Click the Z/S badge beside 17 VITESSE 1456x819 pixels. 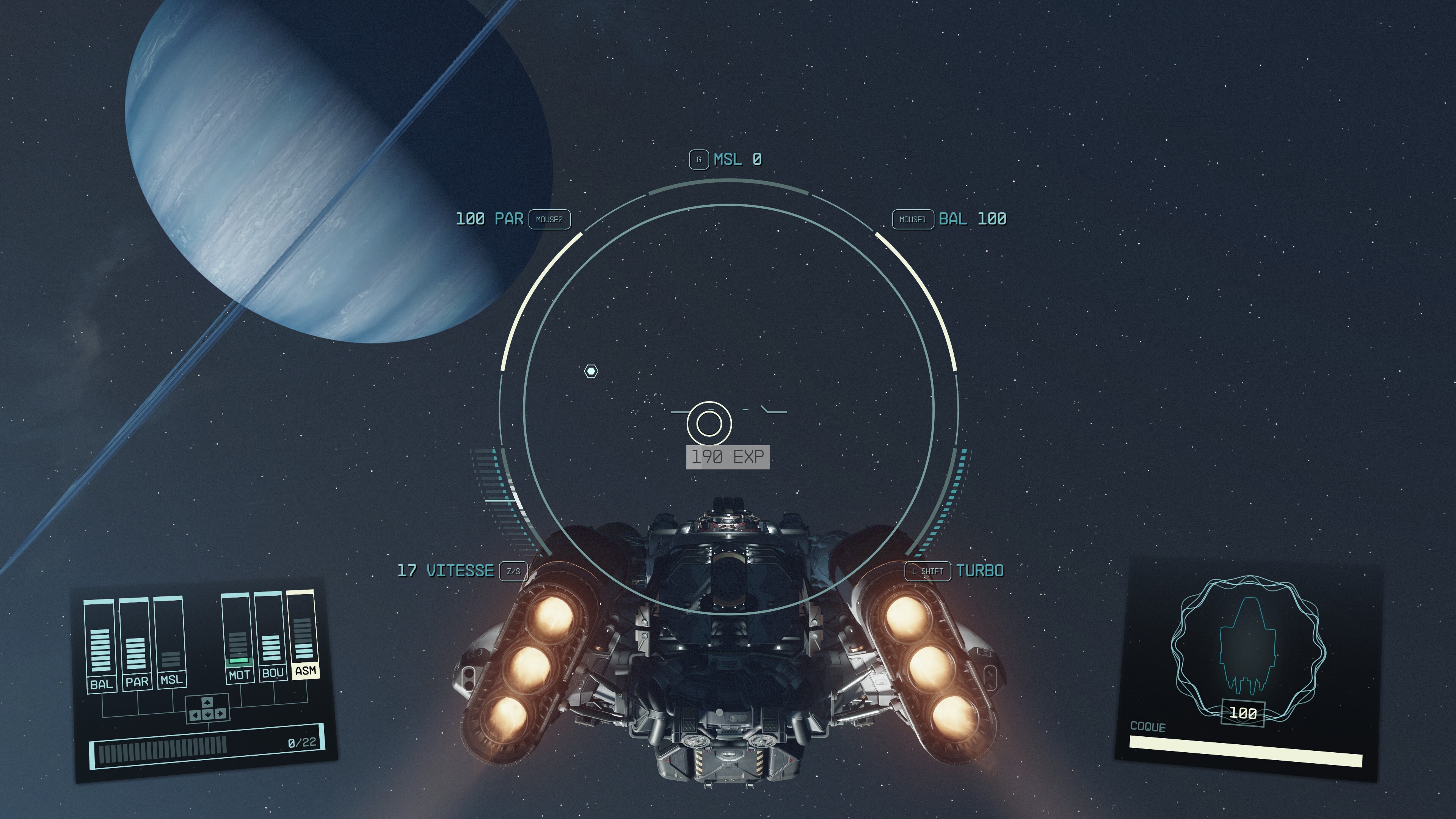513,571
